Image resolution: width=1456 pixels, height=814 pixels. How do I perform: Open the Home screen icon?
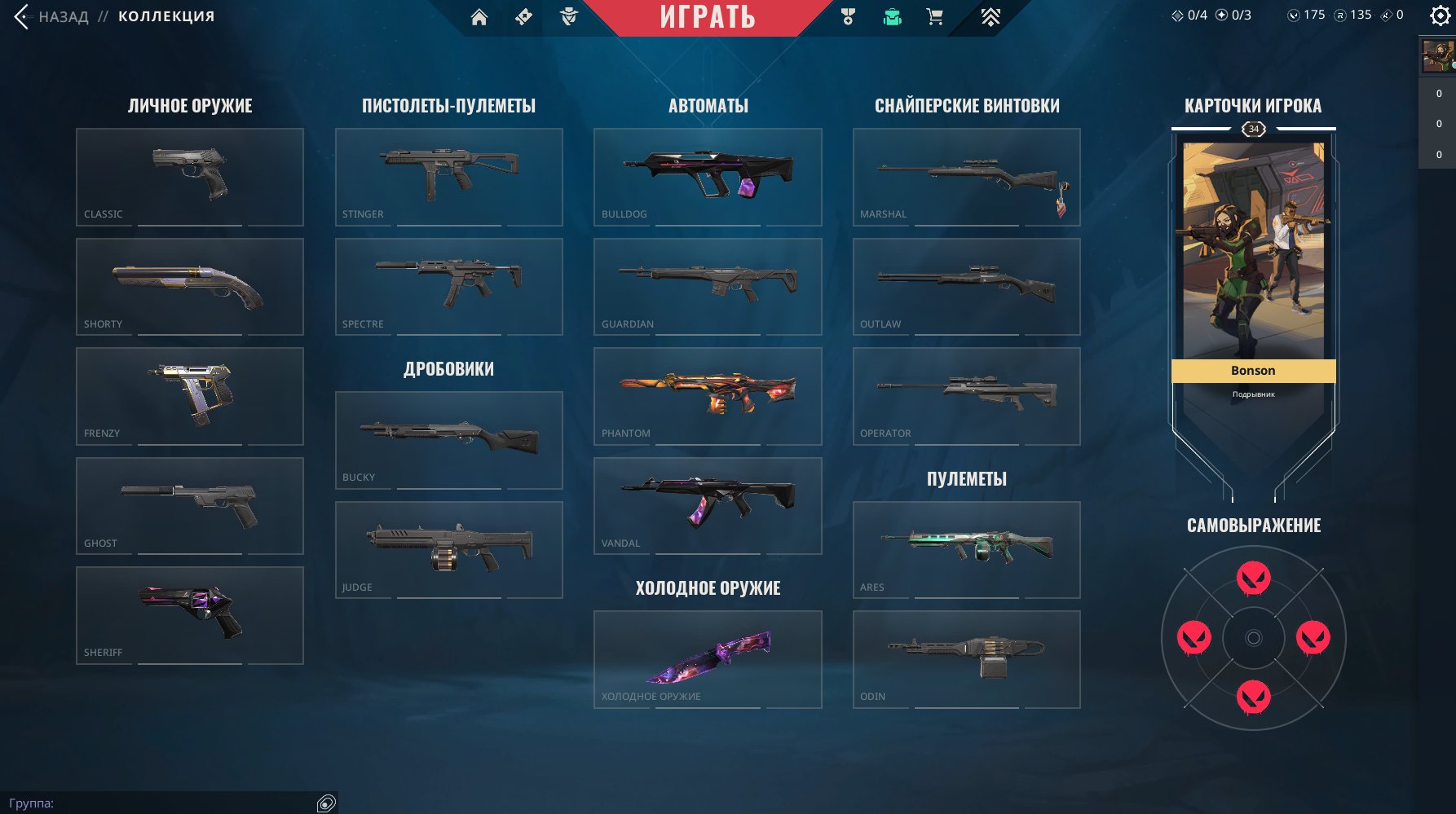click(x=479, y=16)
